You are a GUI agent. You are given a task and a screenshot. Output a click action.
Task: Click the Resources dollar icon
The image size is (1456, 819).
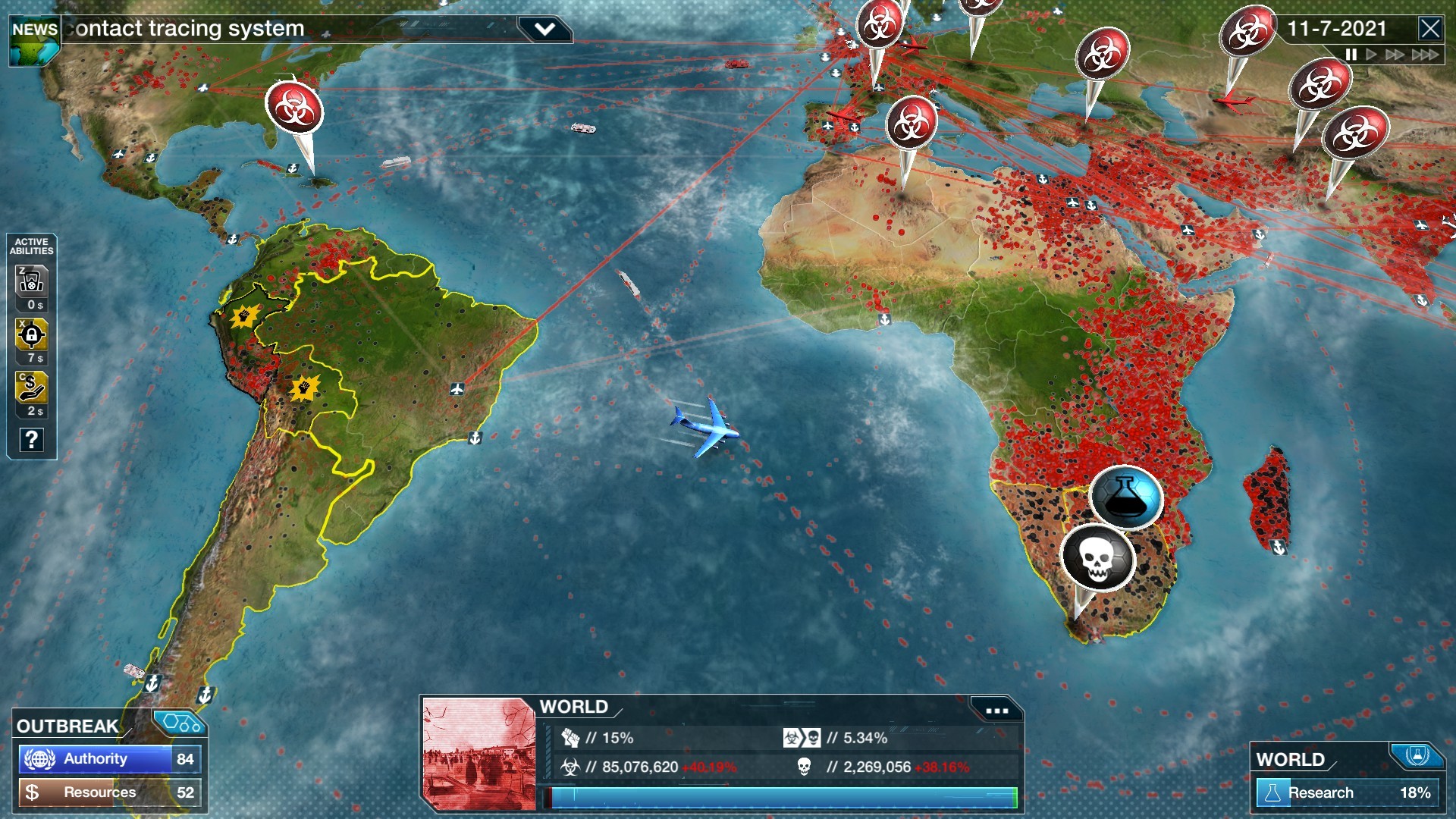coord(33,791)
